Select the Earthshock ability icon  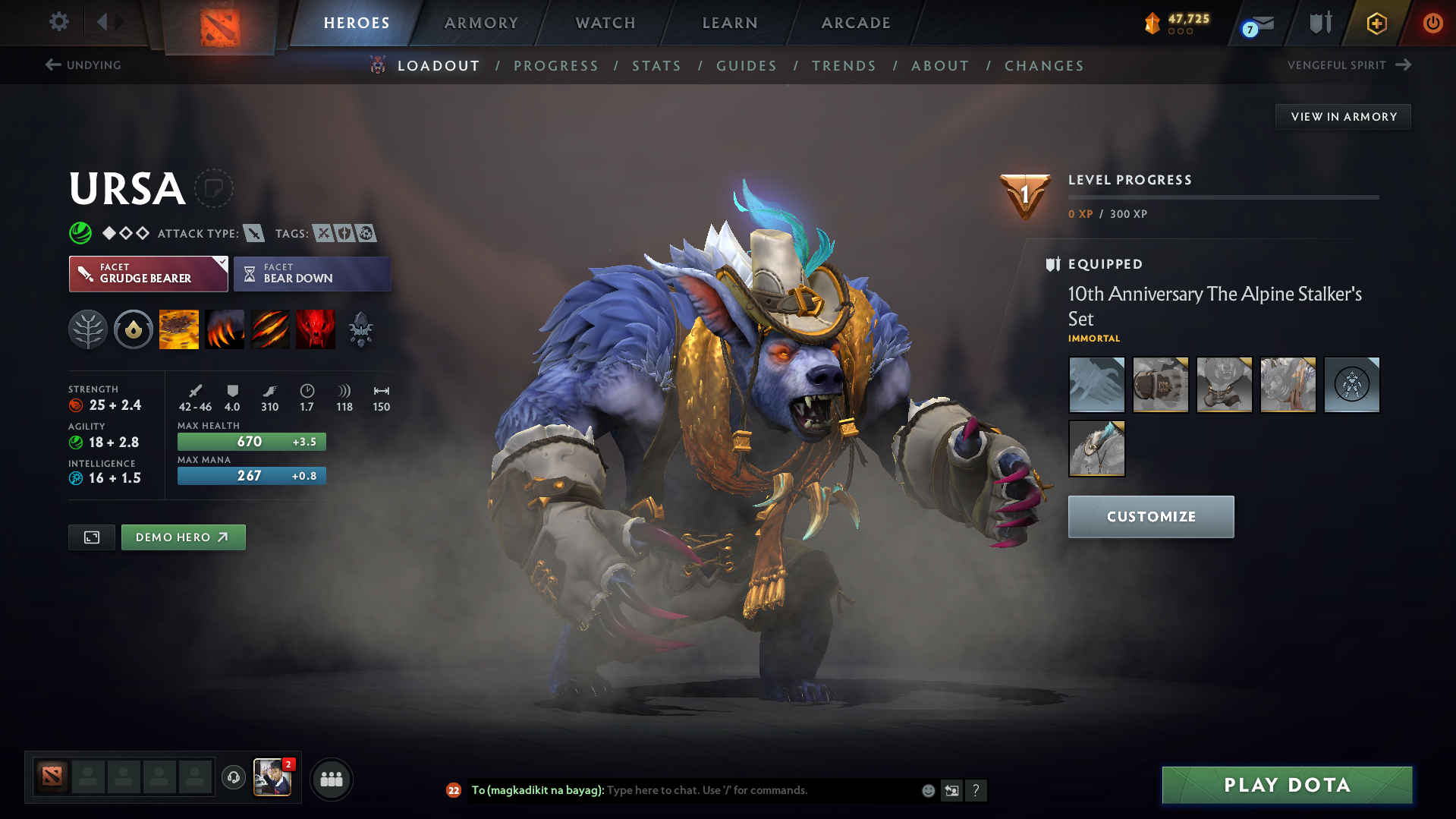pyautogui.click(x=178, y=329)
